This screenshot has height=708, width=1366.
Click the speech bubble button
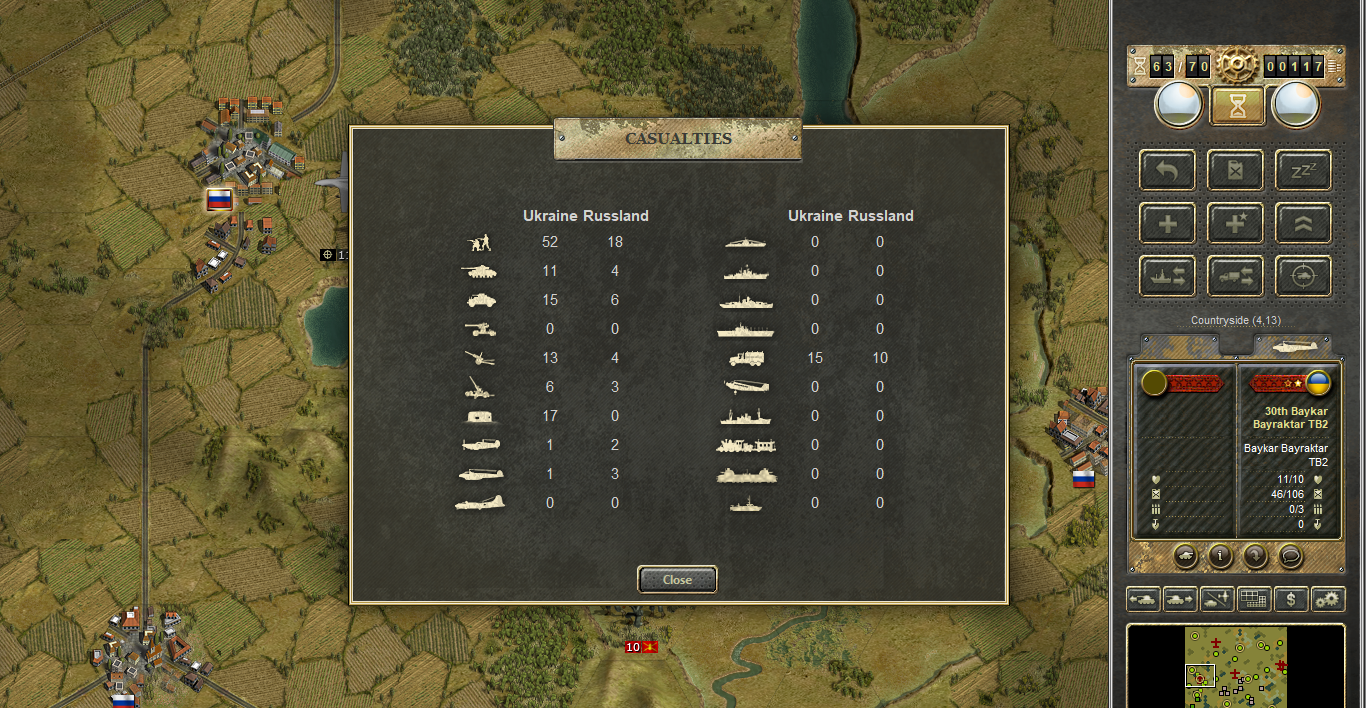[x=1291, y=555]
